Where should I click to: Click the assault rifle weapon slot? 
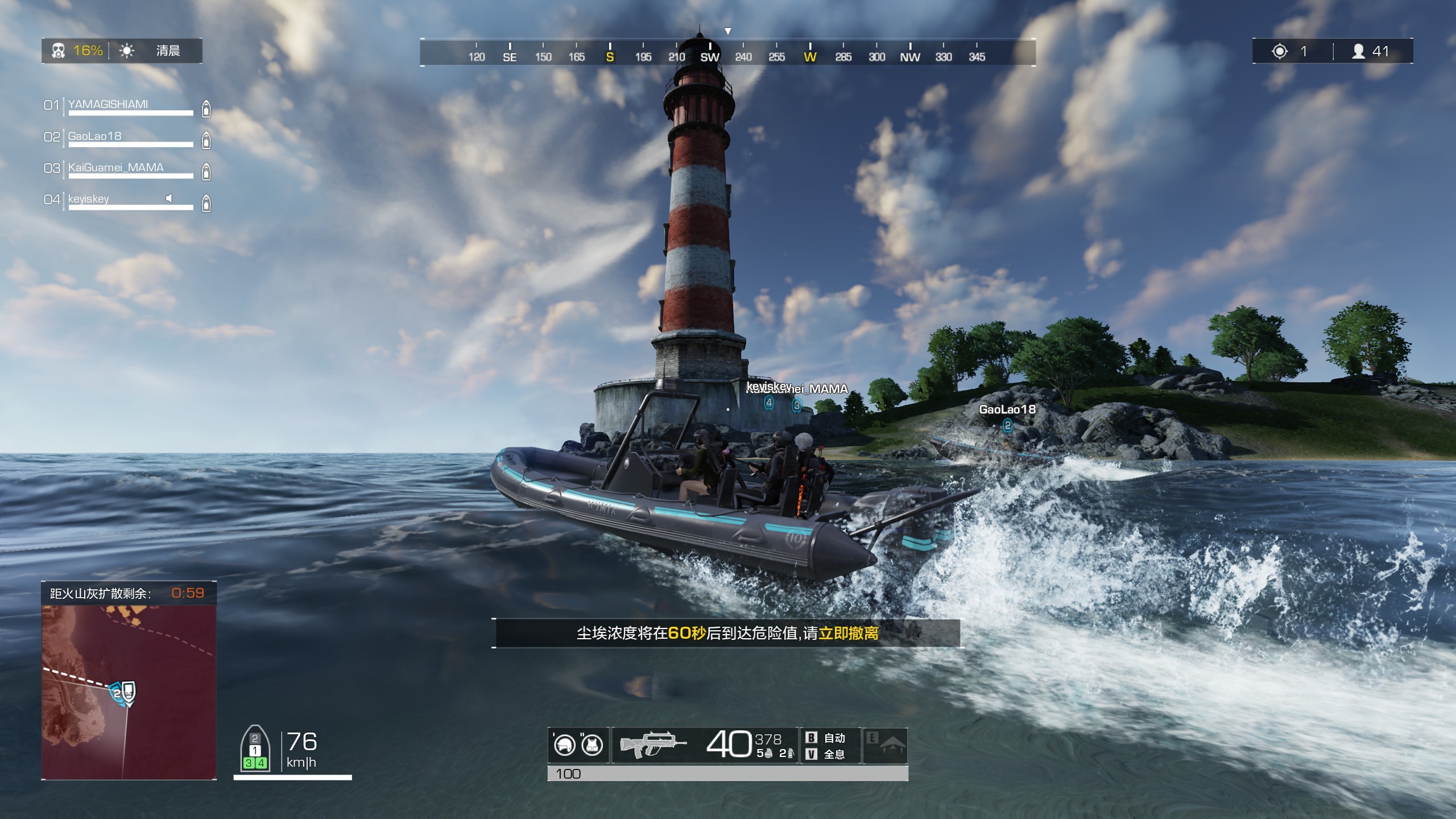point(653,744)
